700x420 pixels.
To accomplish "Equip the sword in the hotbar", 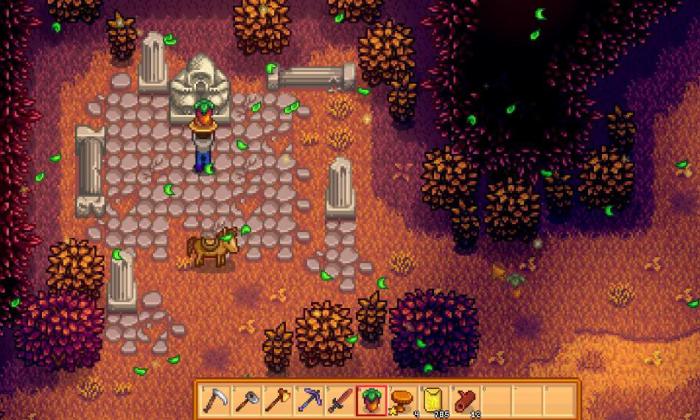I will (340, 399).
